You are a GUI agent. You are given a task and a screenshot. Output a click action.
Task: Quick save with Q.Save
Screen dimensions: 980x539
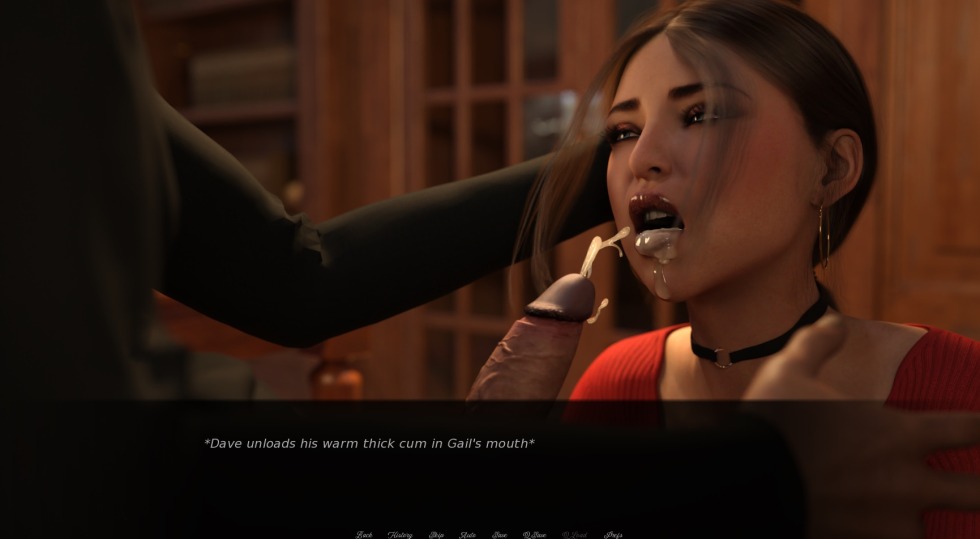[x=534, y=535]
